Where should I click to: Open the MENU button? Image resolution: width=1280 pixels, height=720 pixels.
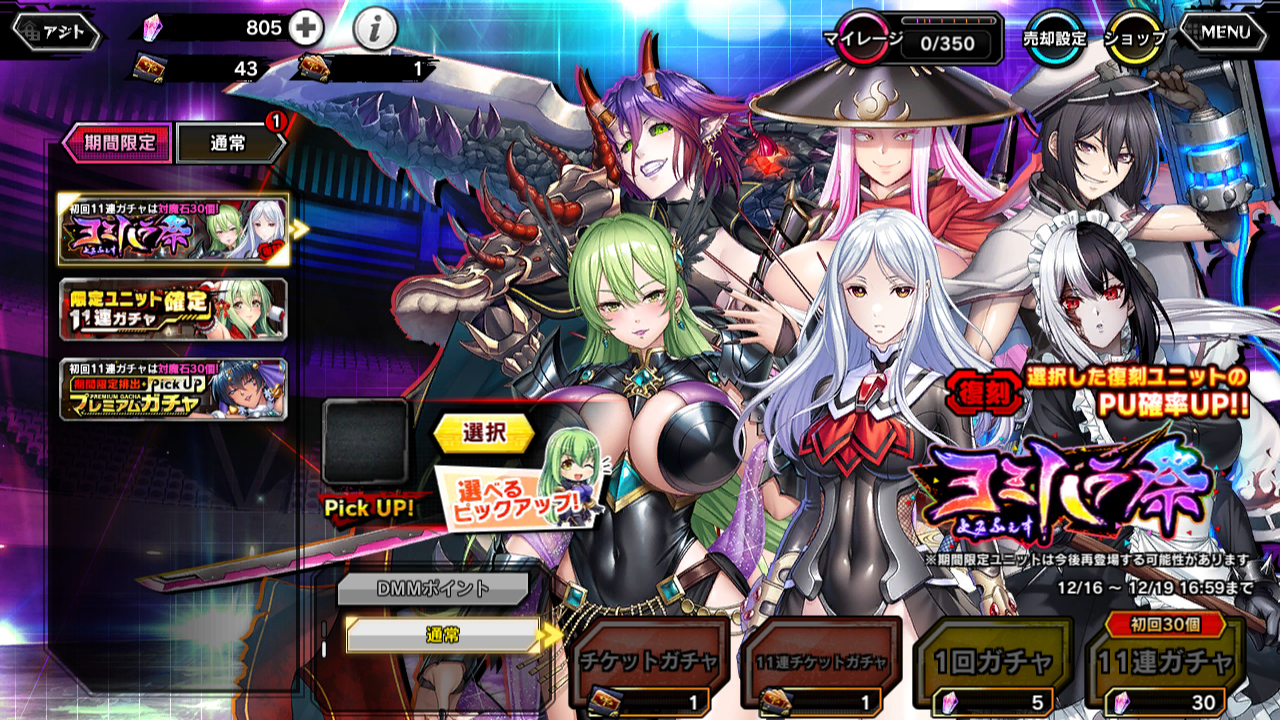click(x=1226, y=32)
